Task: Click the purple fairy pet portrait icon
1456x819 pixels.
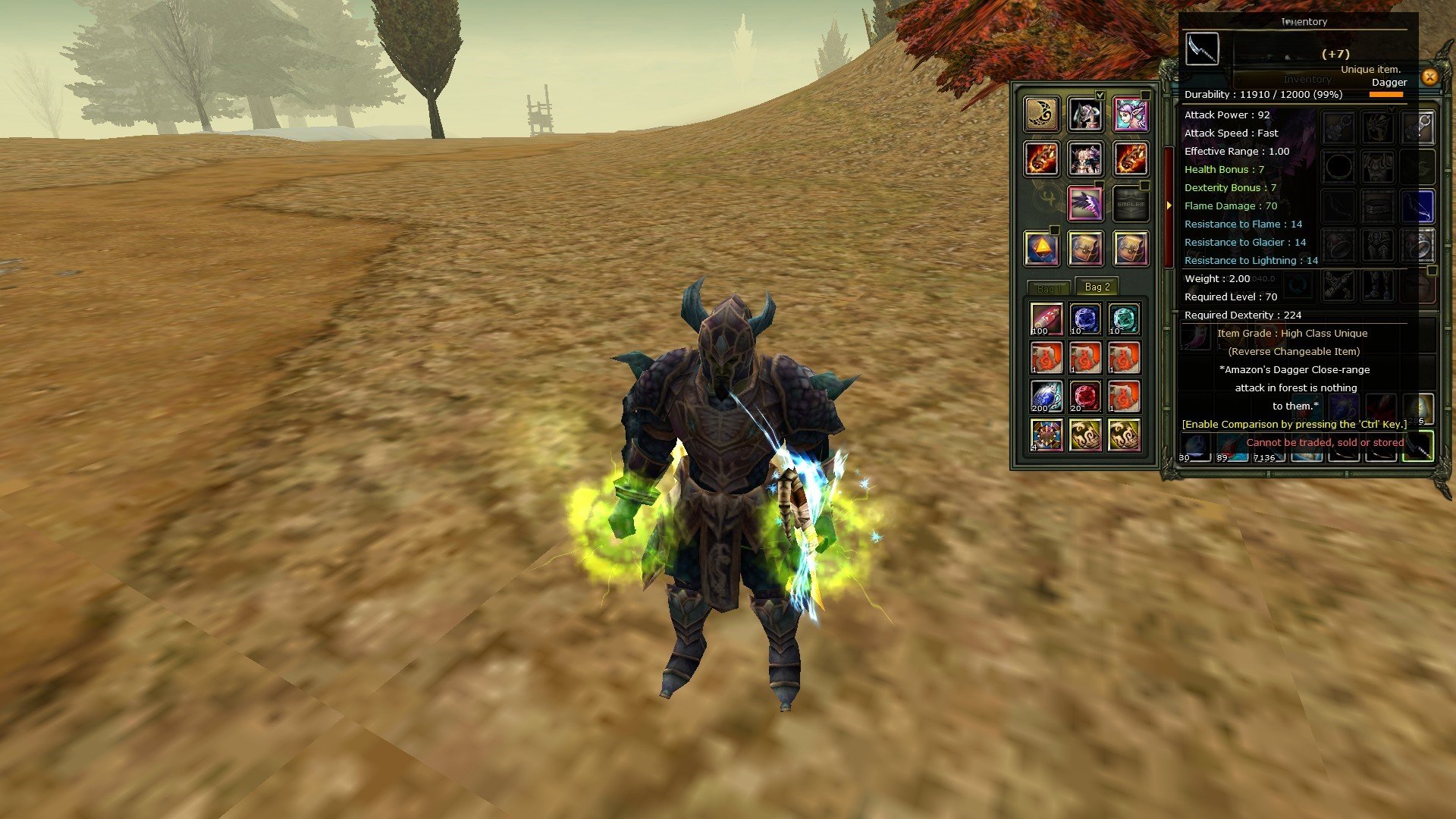Action: tap(1132, 114)
